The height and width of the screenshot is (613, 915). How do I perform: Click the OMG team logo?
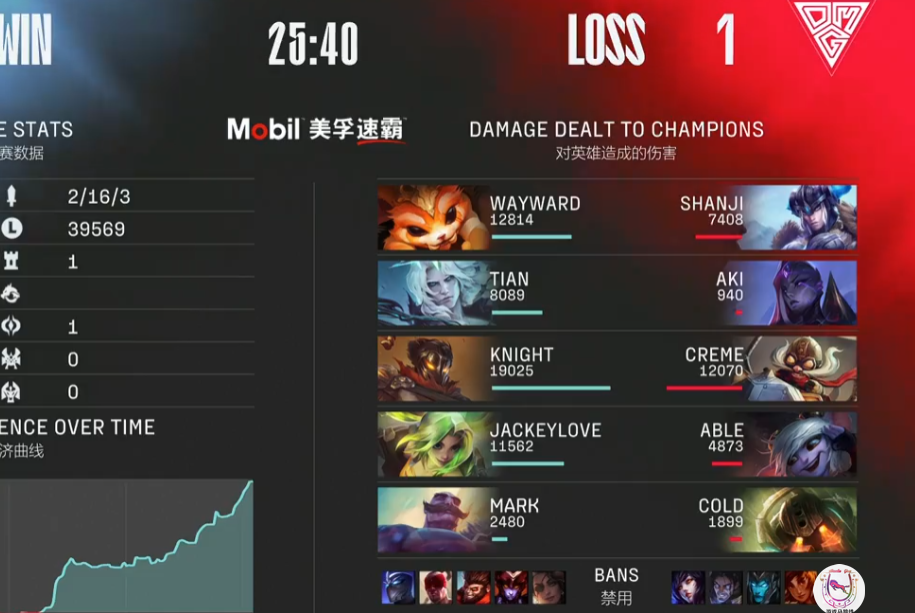(x=828, y=35)
